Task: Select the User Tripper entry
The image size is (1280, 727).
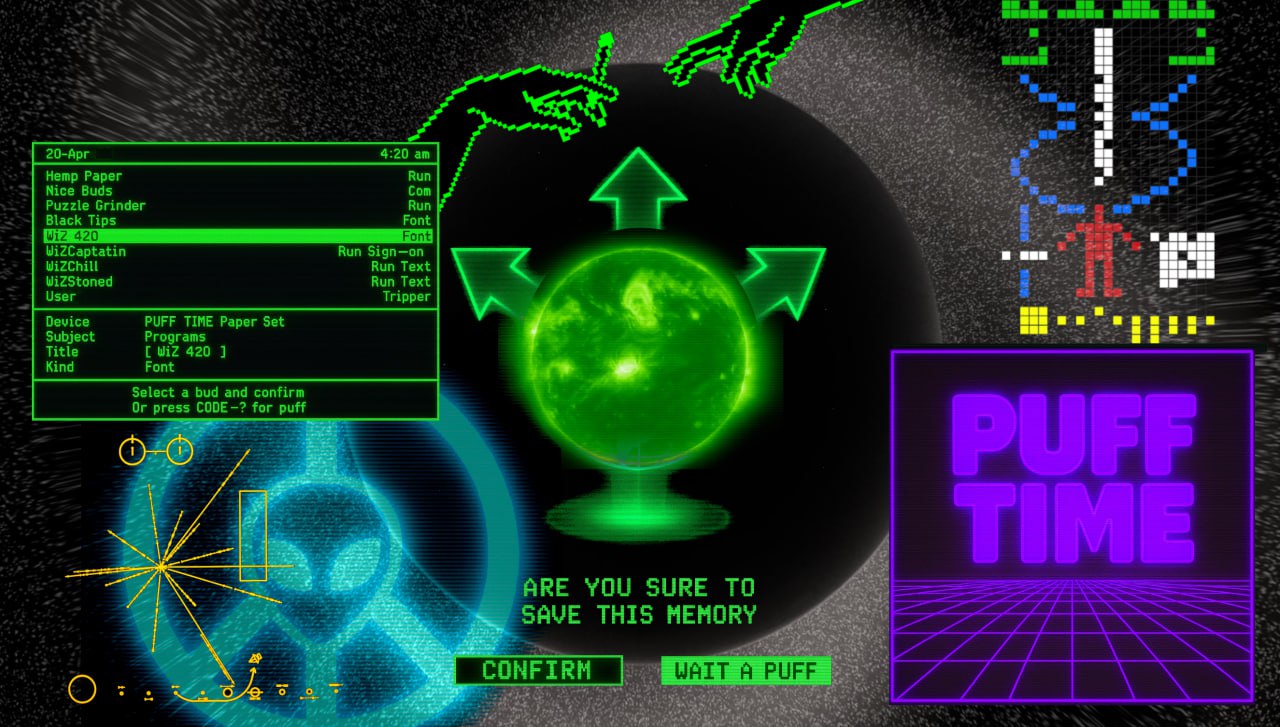Action: point(237,297)
